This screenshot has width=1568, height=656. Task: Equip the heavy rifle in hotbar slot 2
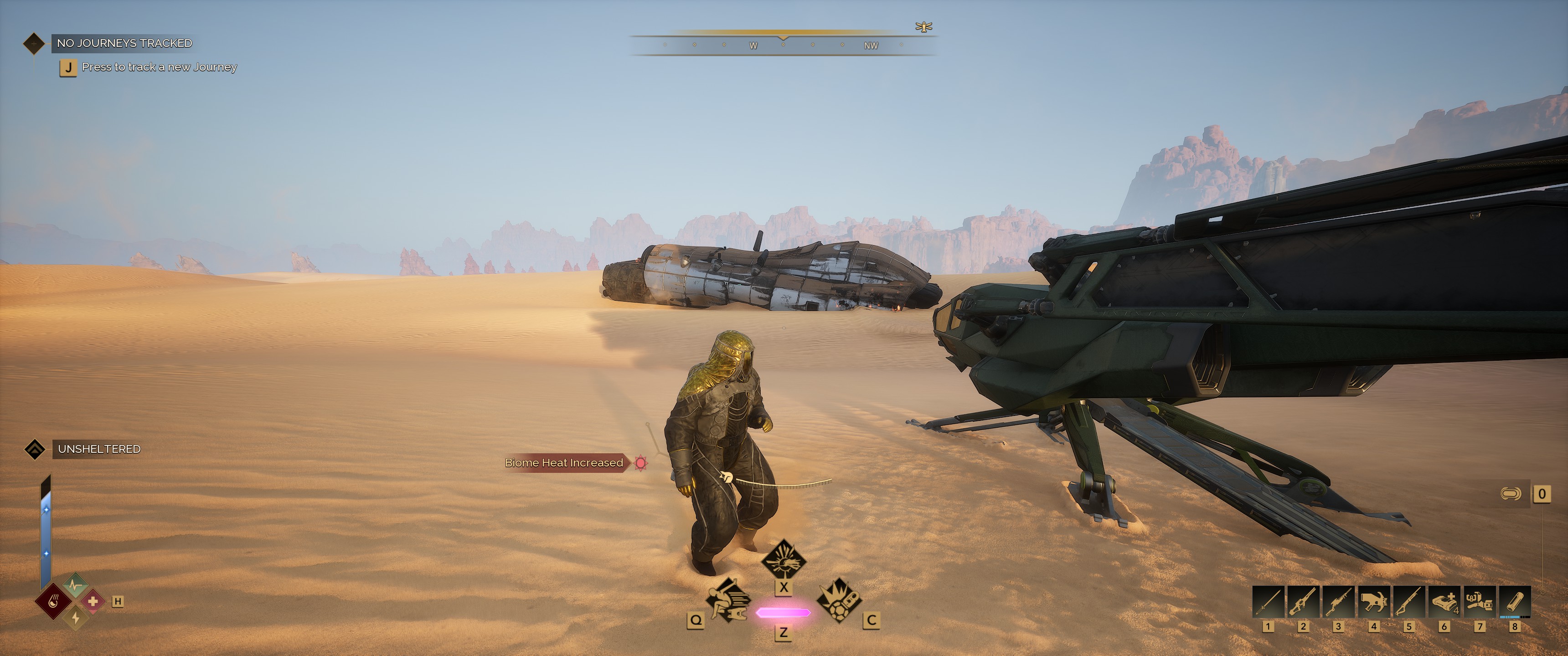[1303, 602]
